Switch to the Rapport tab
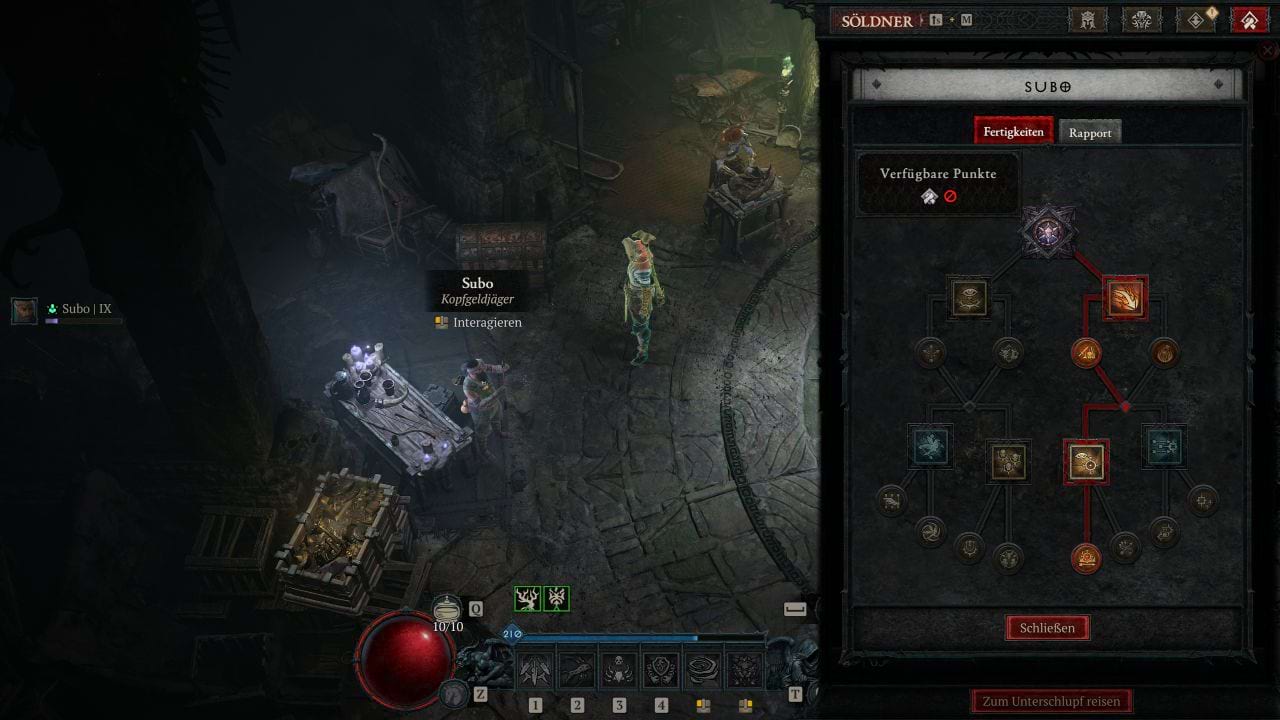The image size is (1280, 720). pyautogui.click(x=1090, y=133)
